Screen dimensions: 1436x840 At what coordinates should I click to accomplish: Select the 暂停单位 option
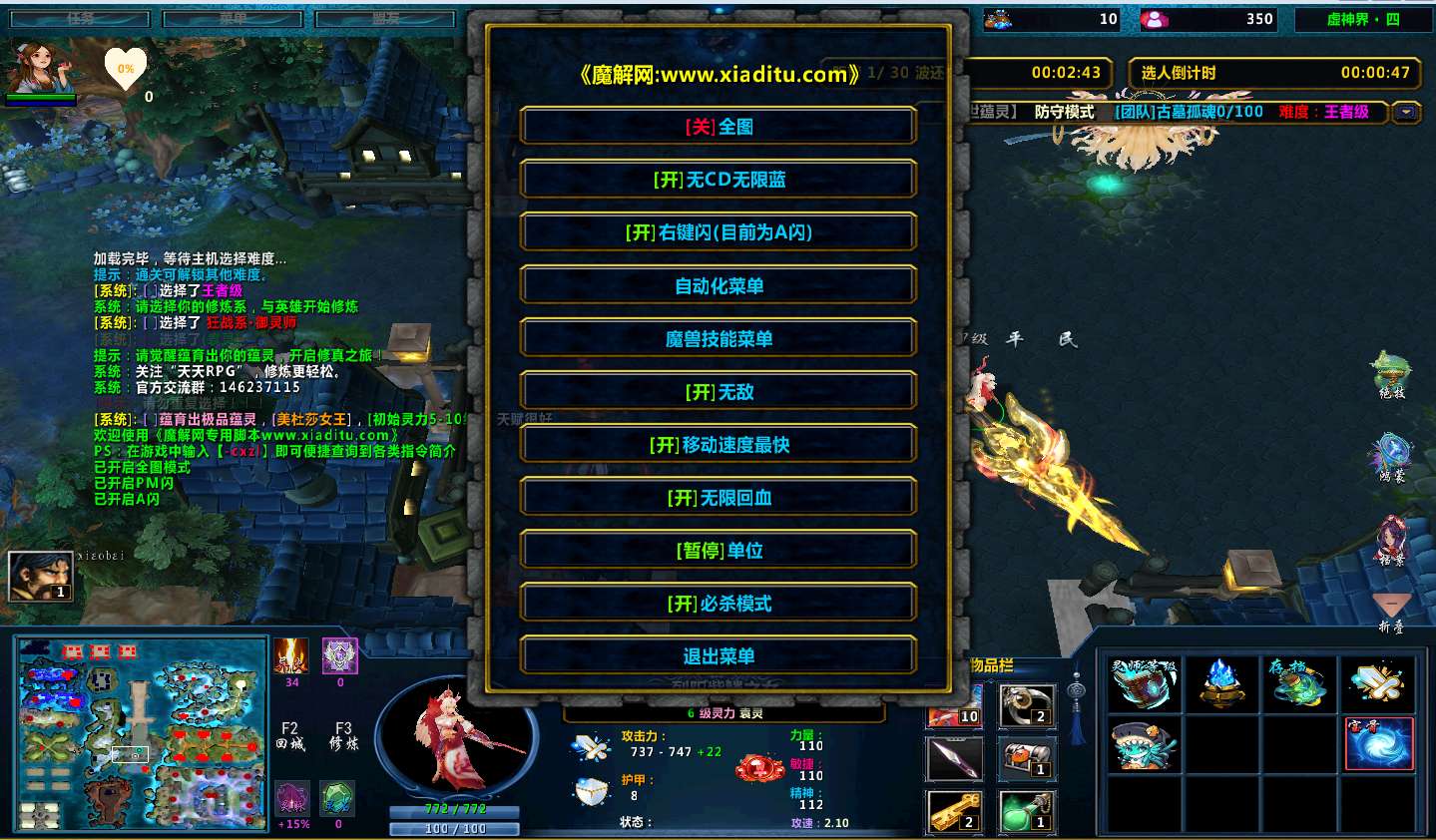718,551
